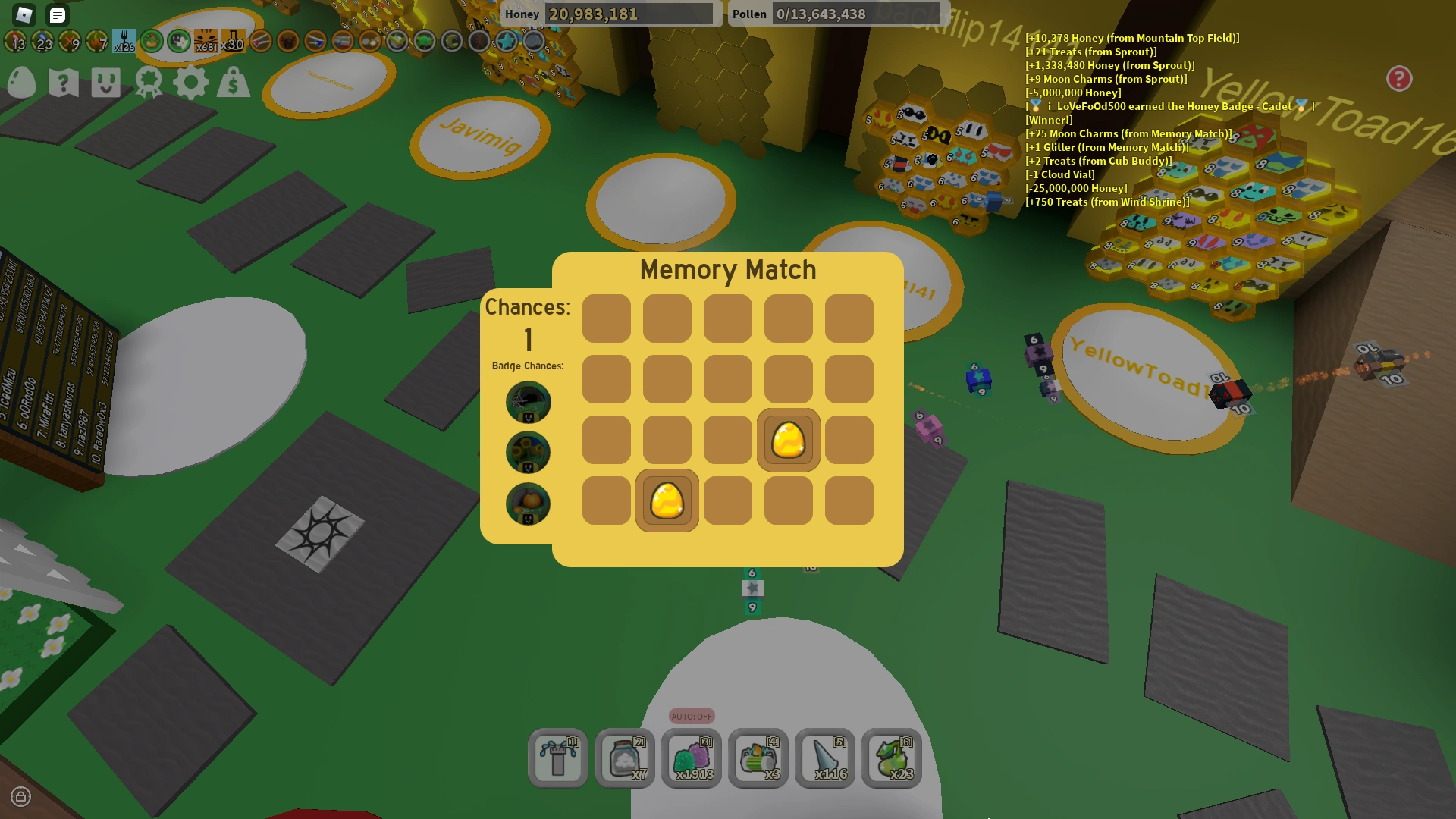Open the egg hatching menu
1456x819 pixels.
pyautogui.click(x=22, y=83)
